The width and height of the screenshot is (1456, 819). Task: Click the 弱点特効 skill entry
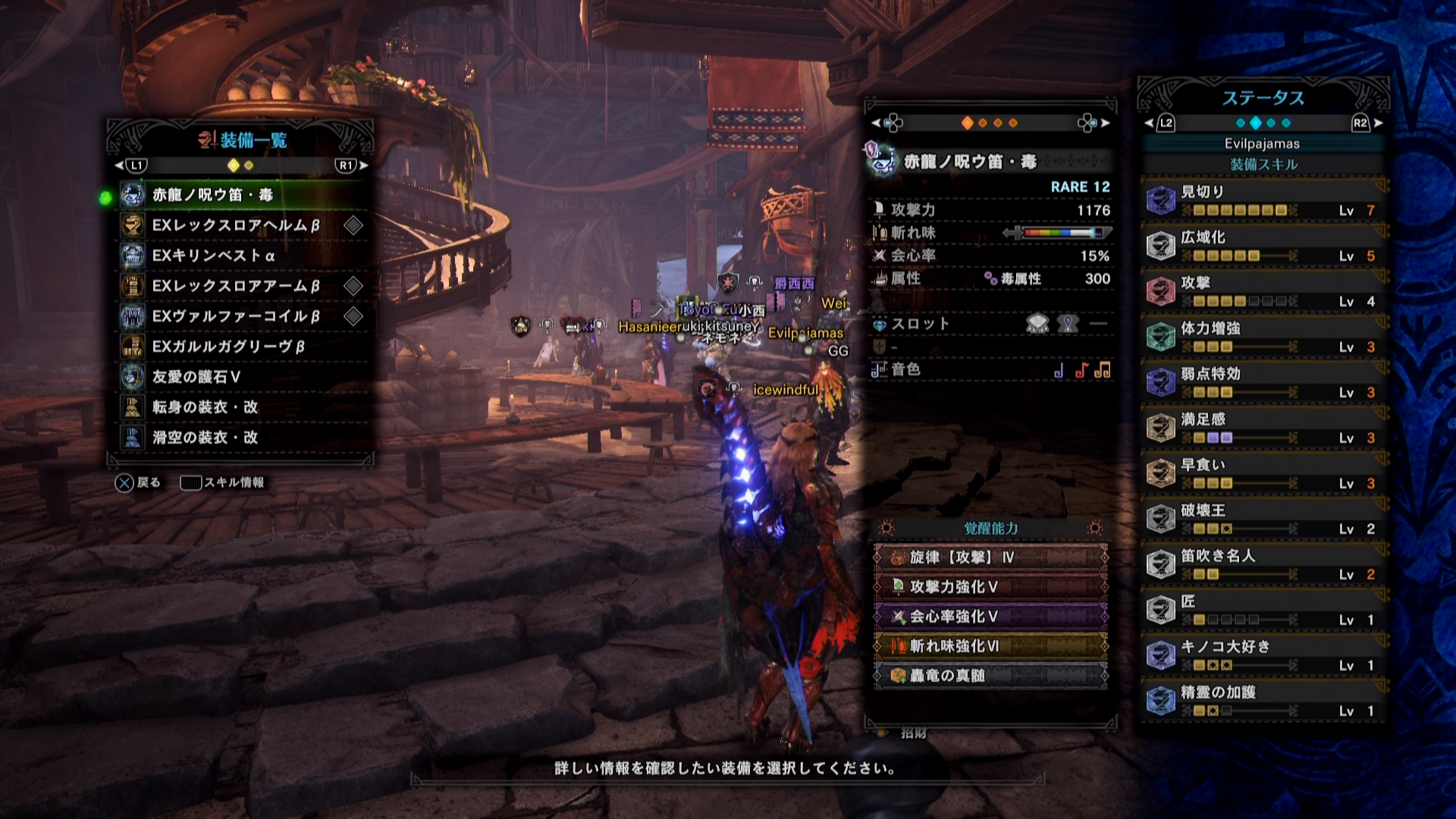coord(1263,382)
